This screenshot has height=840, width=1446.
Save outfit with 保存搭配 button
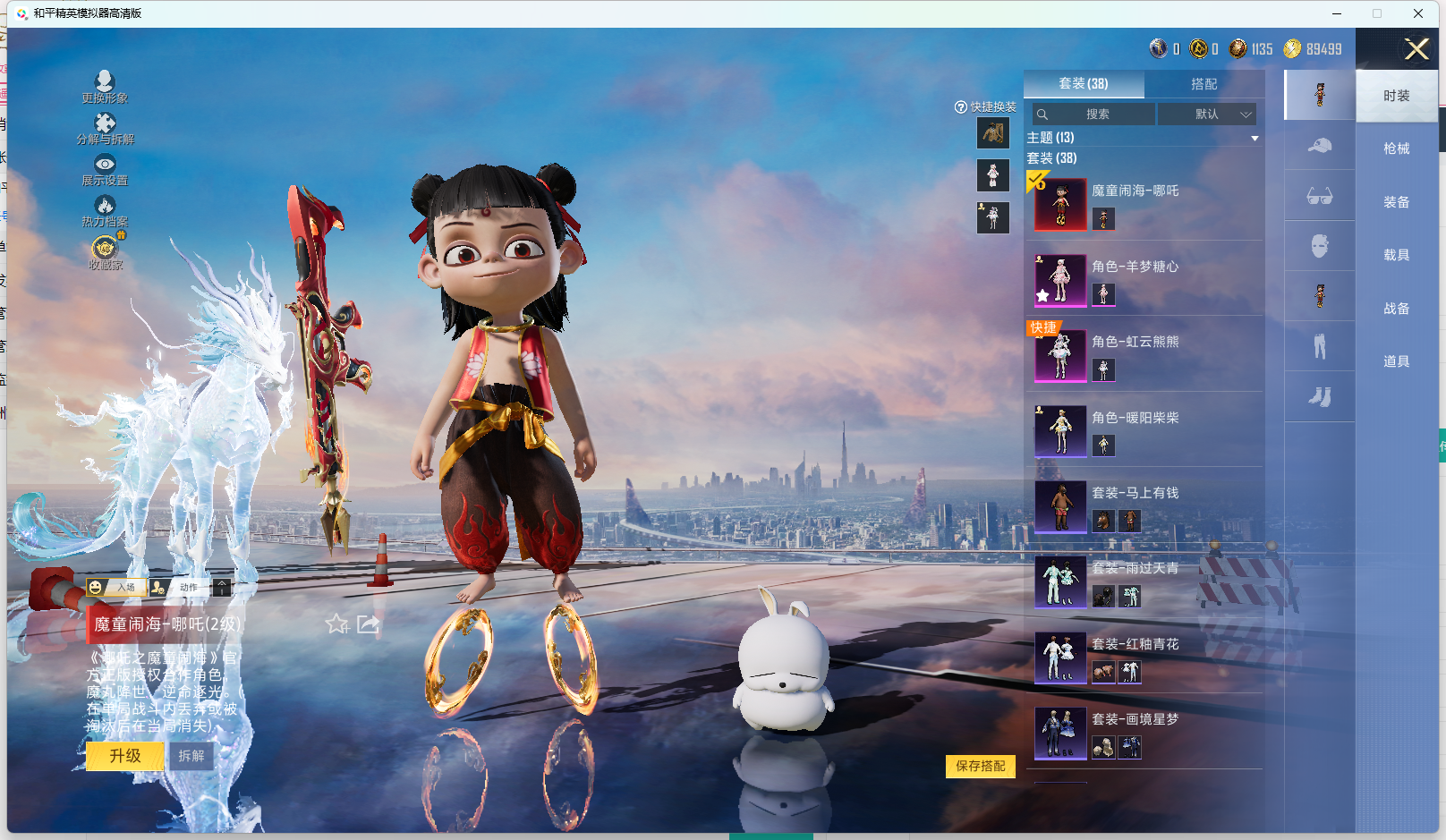pos(980,766)
